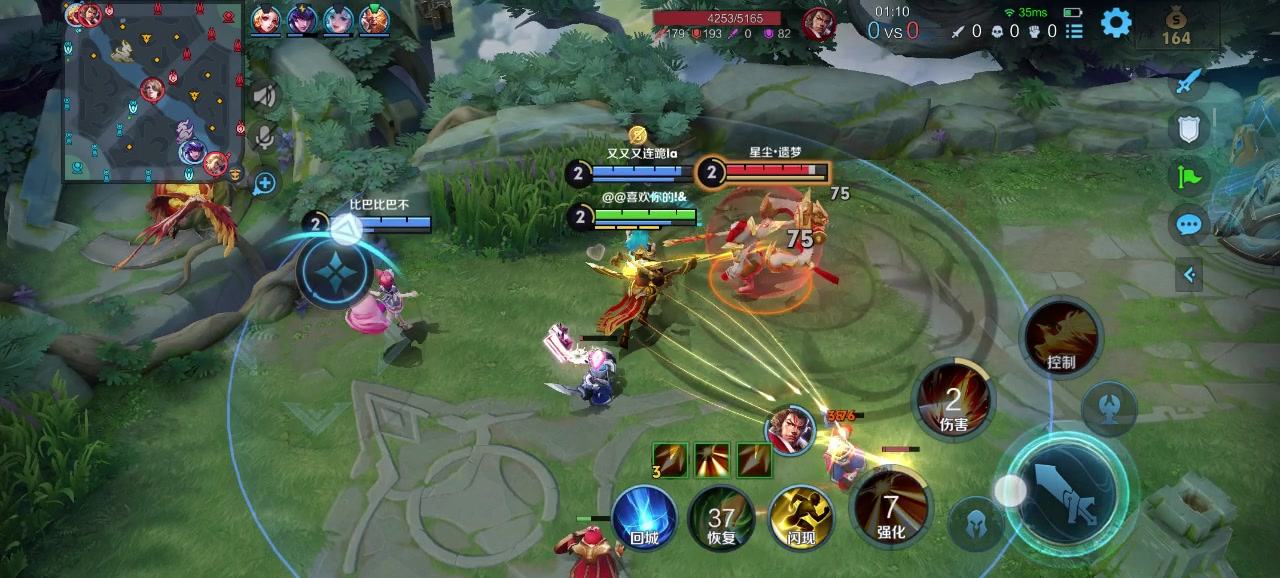Screen dimensions: 1280x578
Task: Use the 恢复 heal ability
Action: (x=721, y=519)
